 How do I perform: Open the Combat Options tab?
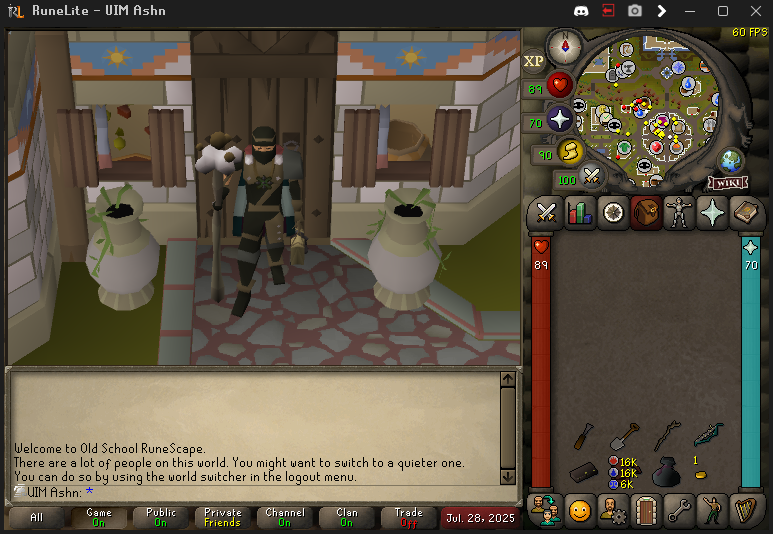click(x=546, y=212)
